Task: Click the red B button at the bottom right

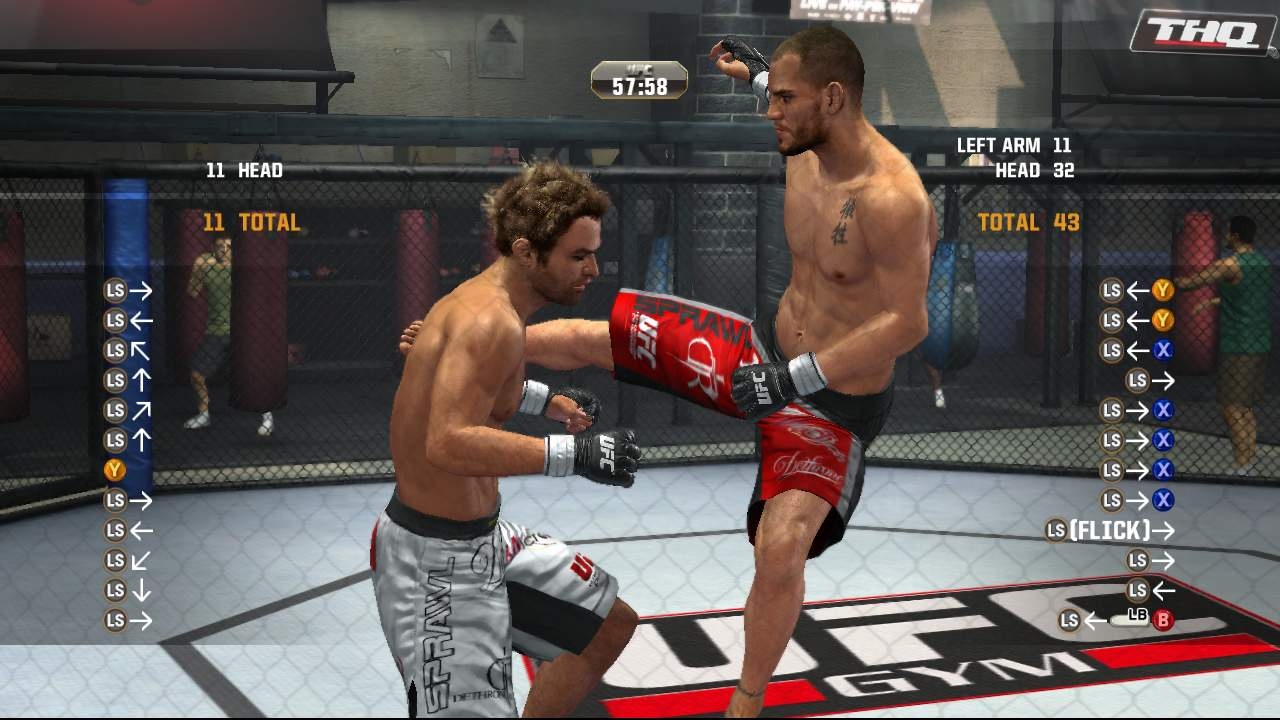Action: pos(1166,620)
